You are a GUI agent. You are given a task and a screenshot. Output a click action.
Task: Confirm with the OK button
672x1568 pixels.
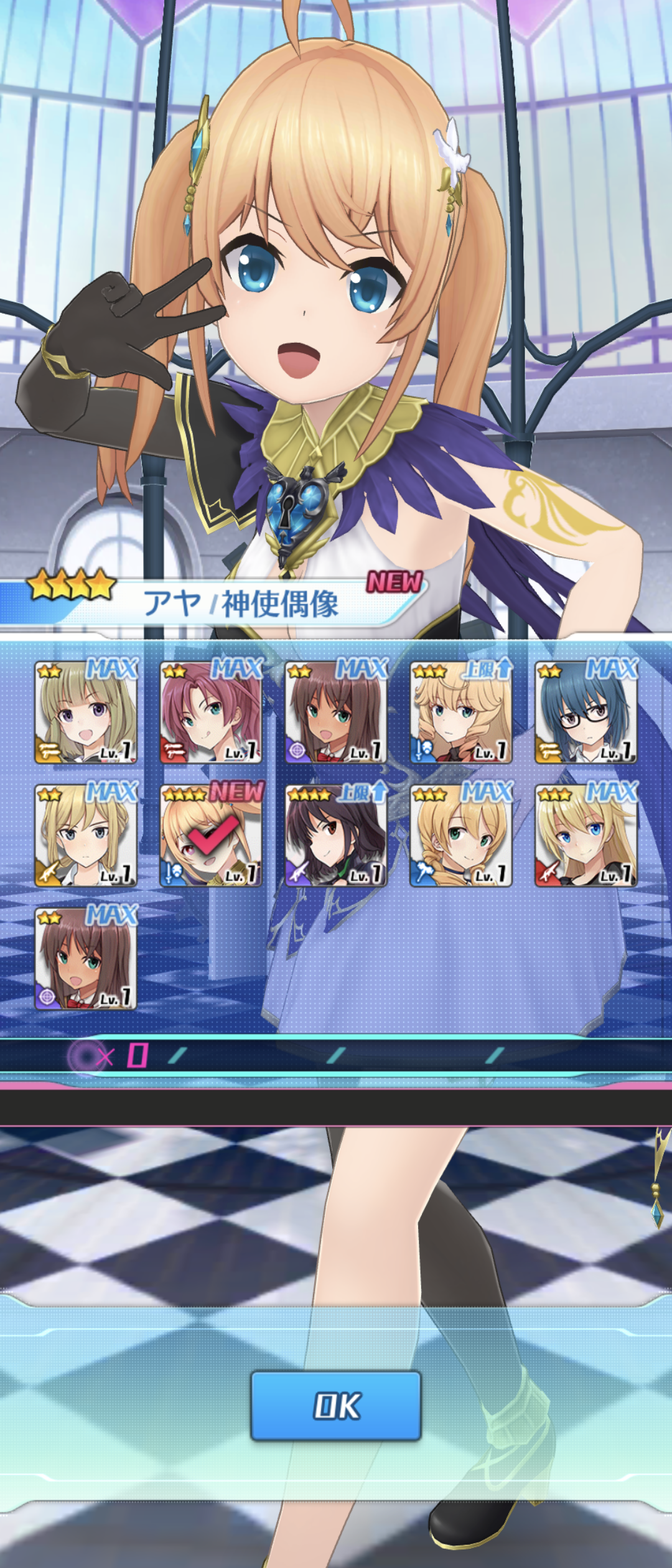[336, 1406]
